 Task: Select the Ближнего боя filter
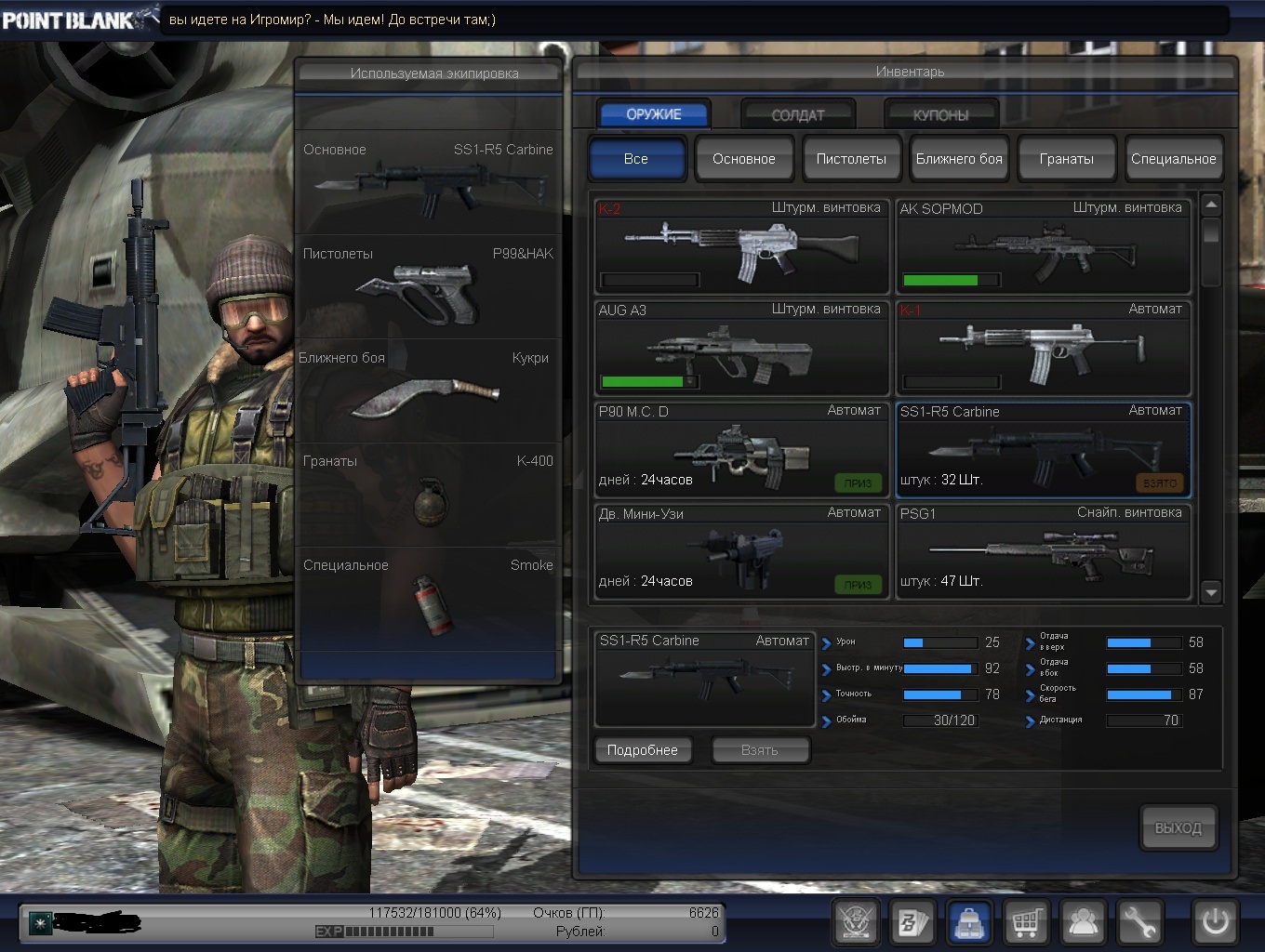click(x=959, y=159)
